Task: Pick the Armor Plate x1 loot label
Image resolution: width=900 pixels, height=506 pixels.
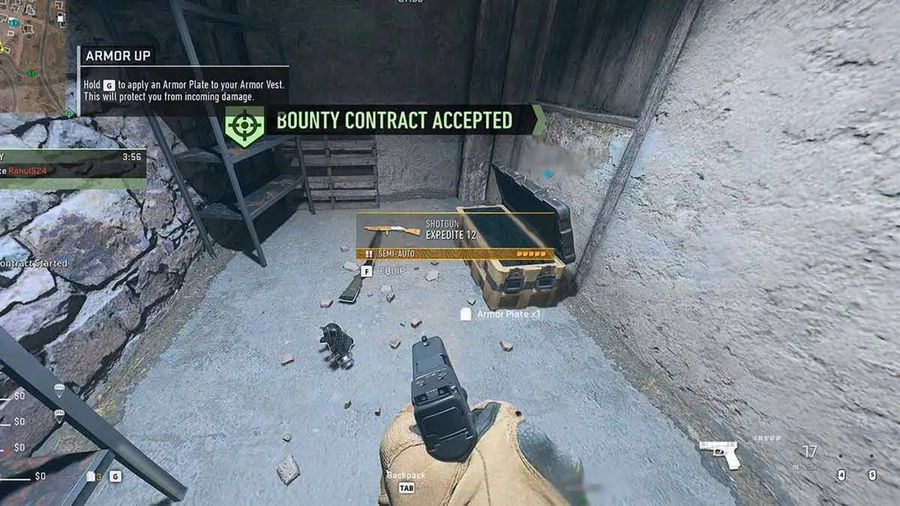Action: (508, 314)
